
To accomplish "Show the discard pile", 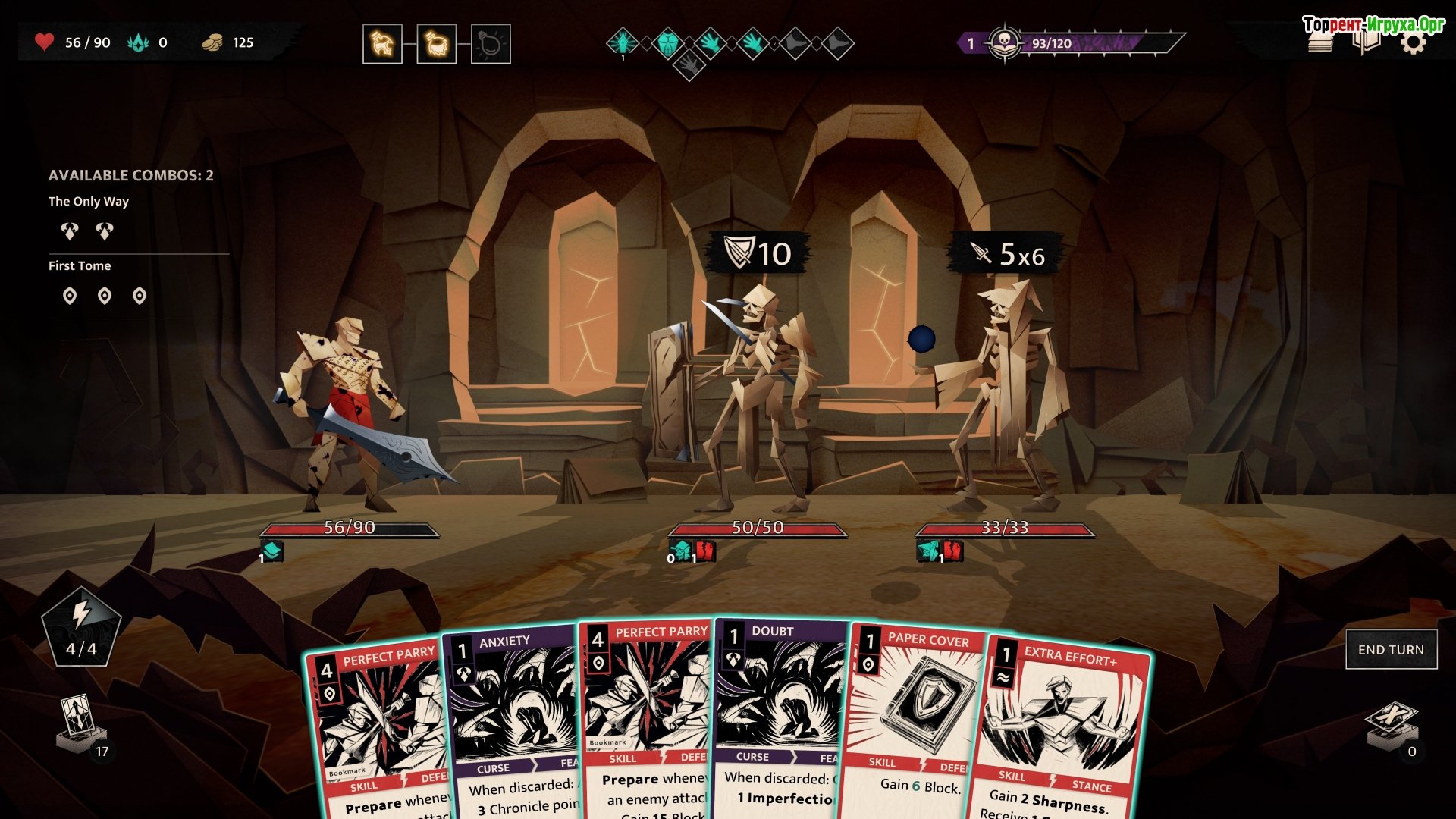I will pos(1391,726).
